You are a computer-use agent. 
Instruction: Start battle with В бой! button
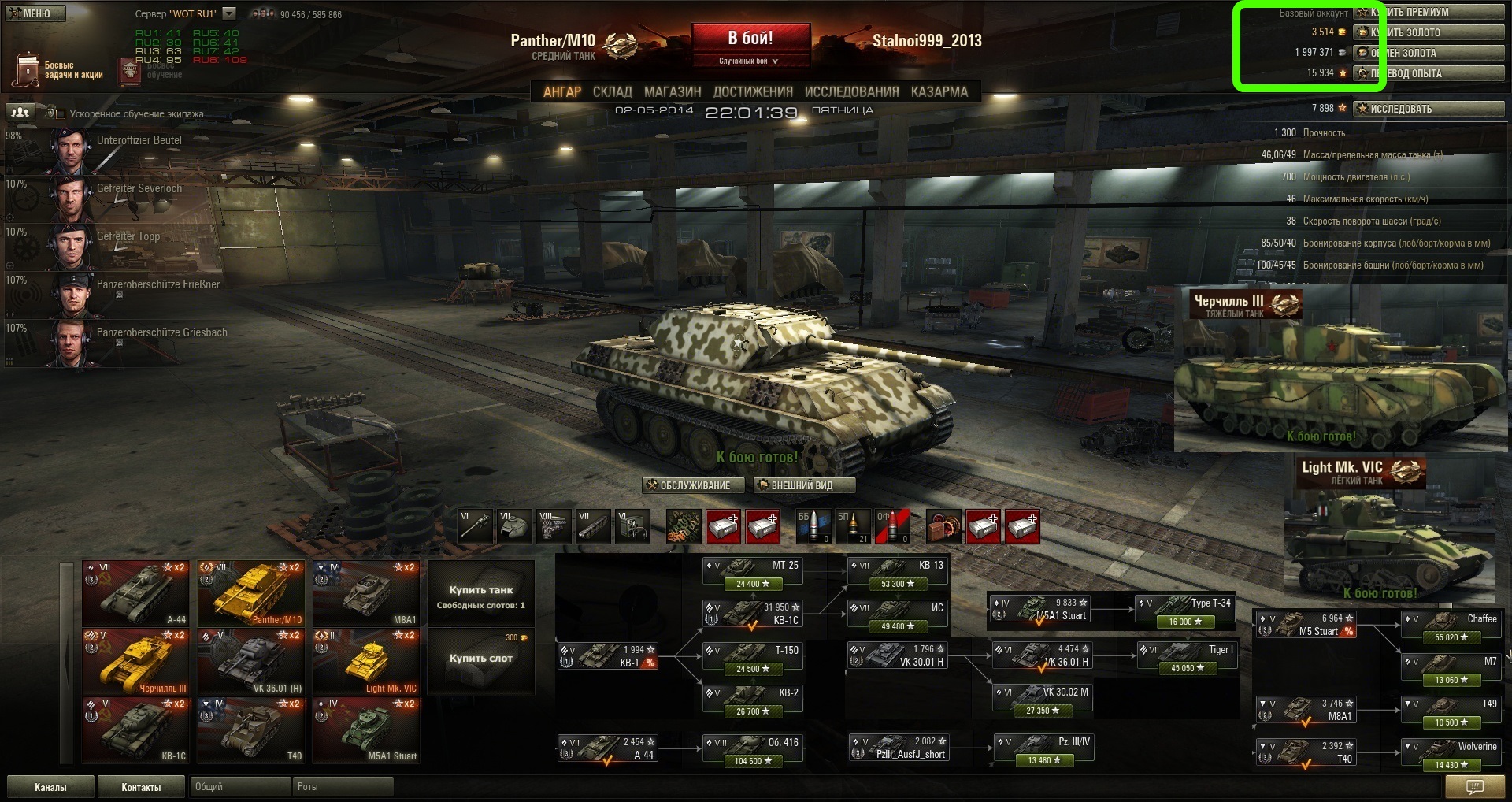click(750, 39)
